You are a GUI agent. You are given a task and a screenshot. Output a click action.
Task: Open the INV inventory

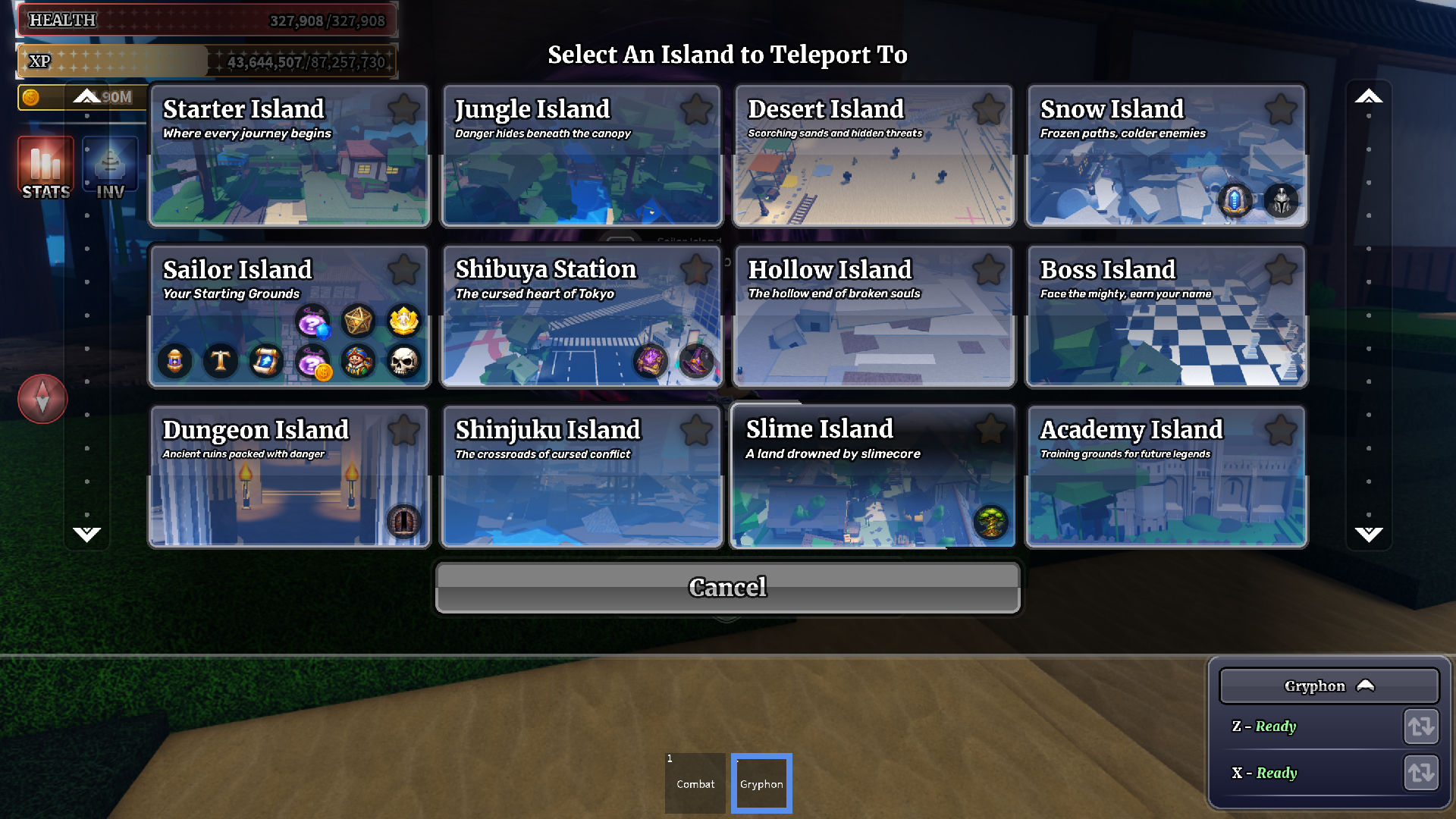pos(110,168)
